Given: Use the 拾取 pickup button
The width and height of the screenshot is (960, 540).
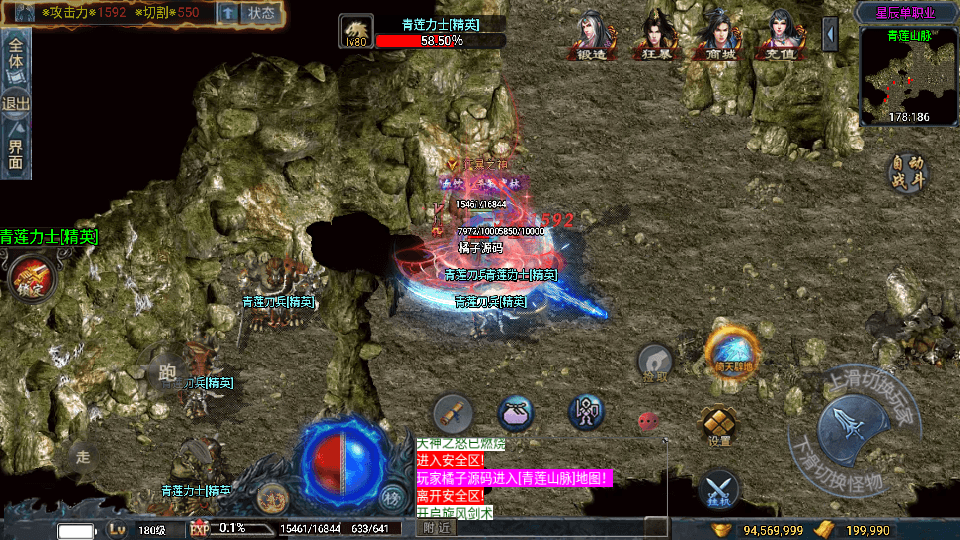Looking at the screenshot, I should [655, 362].
